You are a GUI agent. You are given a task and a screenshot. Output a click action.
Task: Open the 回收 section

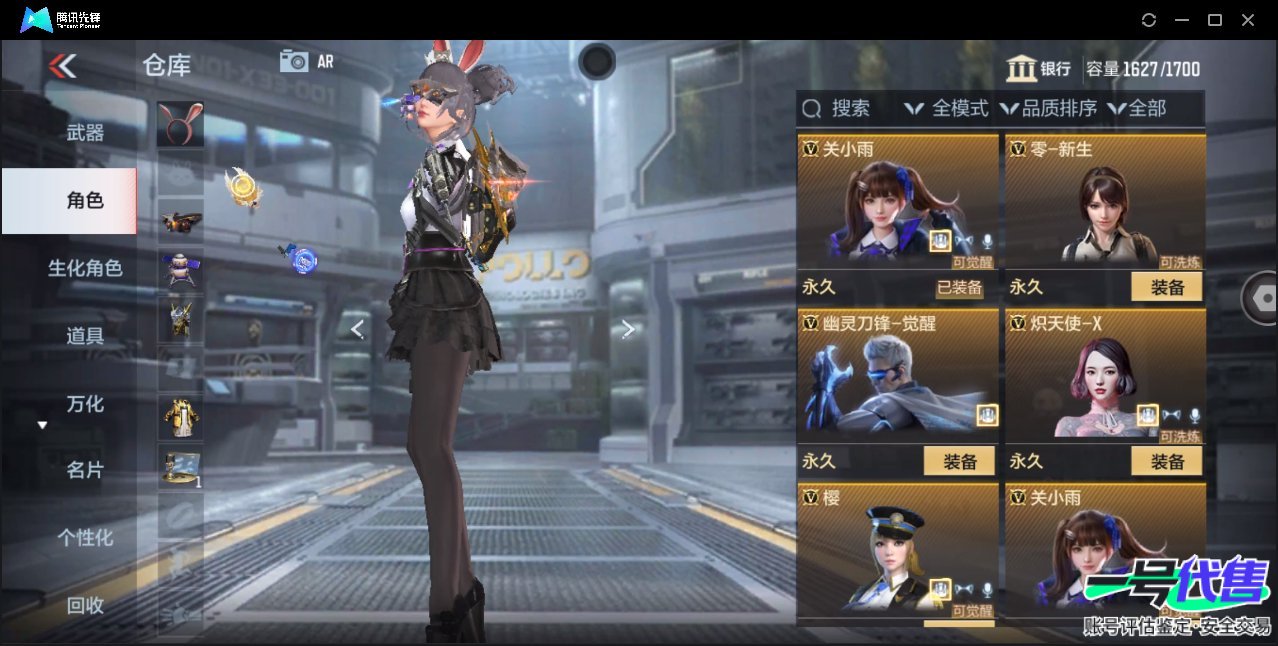coord(85,605)
